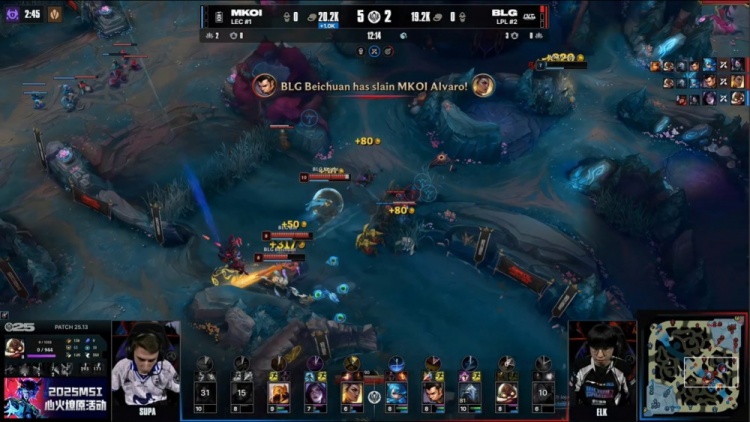
Task: Select the ELK player camera feed
Action: (602, 370)
